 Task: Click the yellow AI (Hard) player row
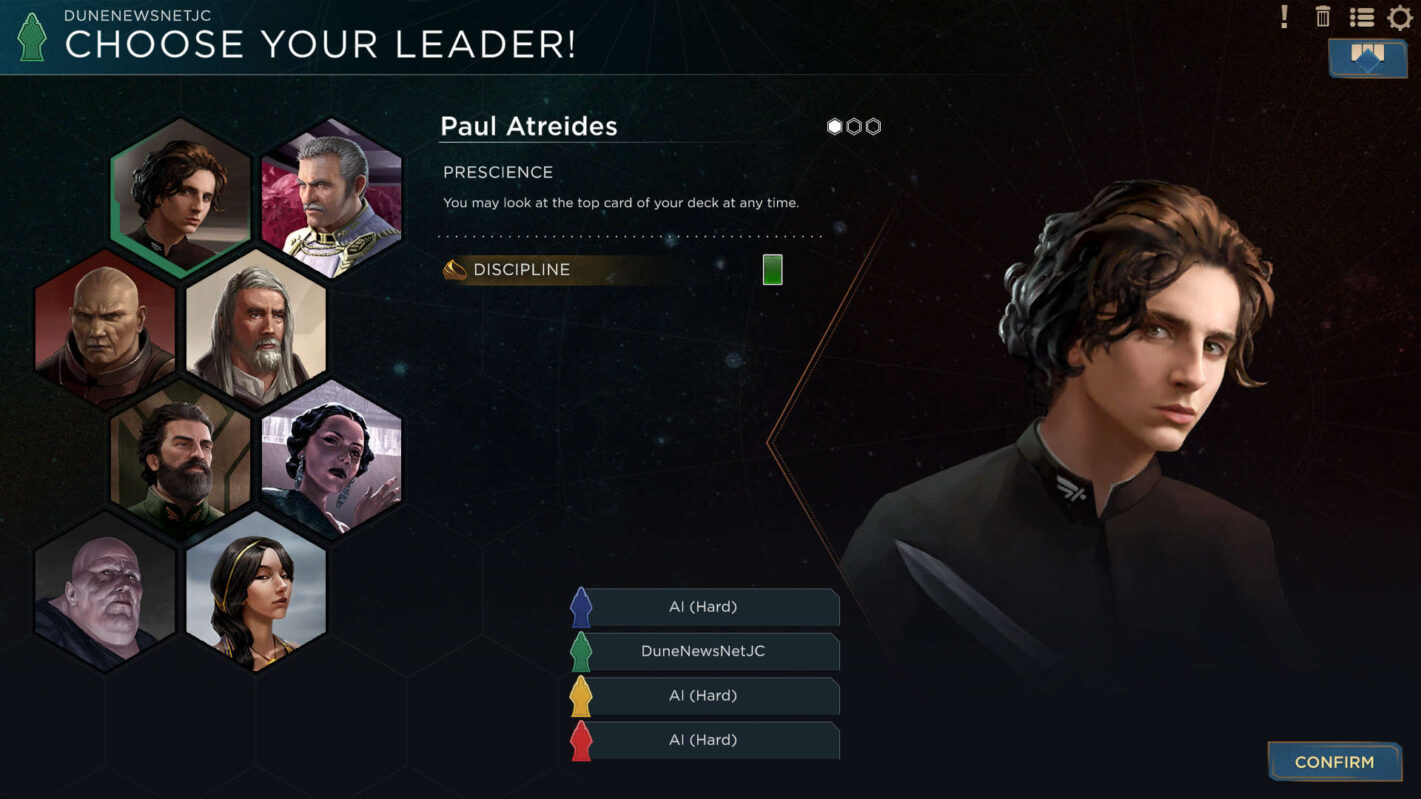[703, 696]
